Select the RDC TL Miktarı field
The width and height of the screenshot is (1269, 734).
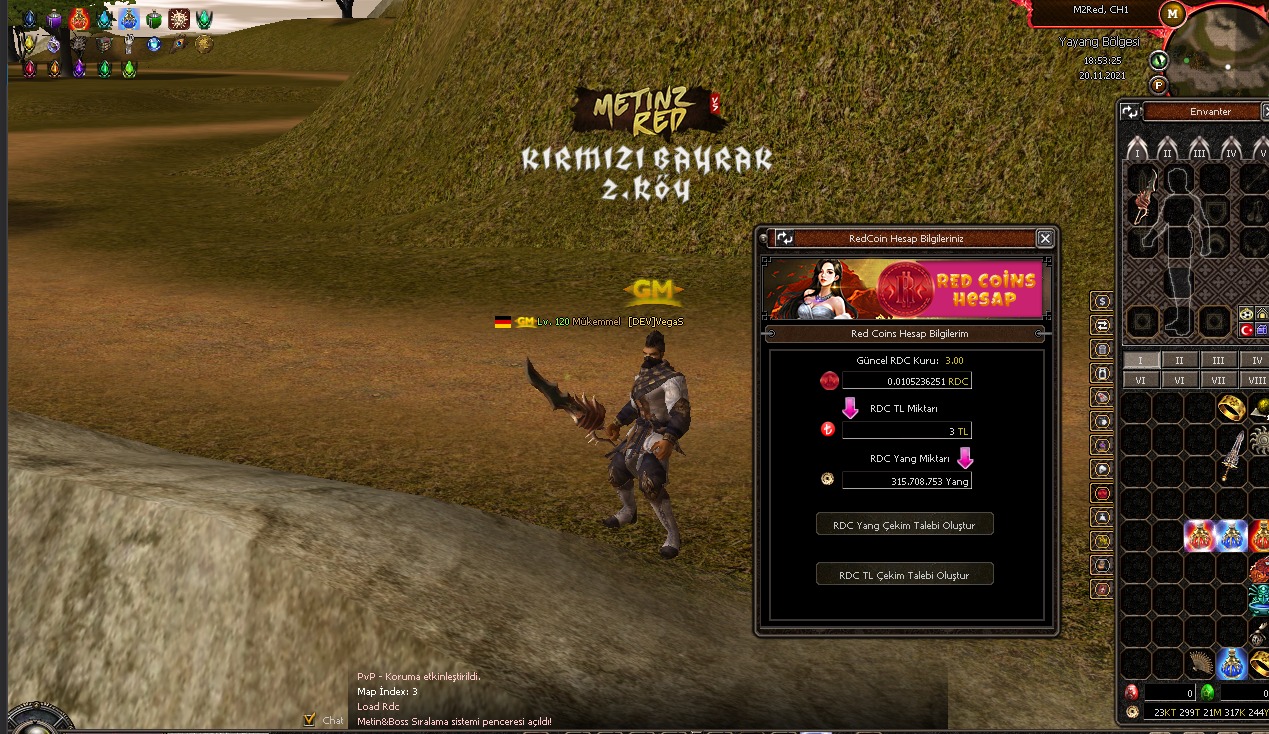pyautogui.click(x=906, y=431)
